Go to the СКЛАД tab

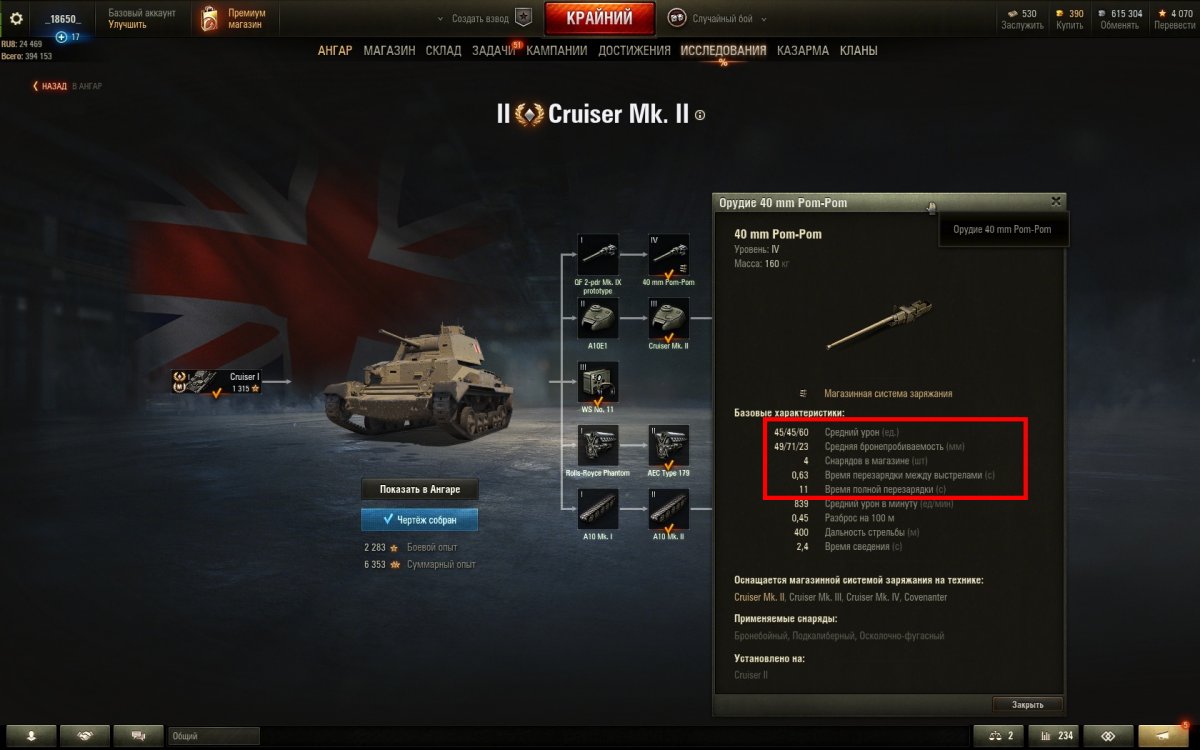click(443, 50)
